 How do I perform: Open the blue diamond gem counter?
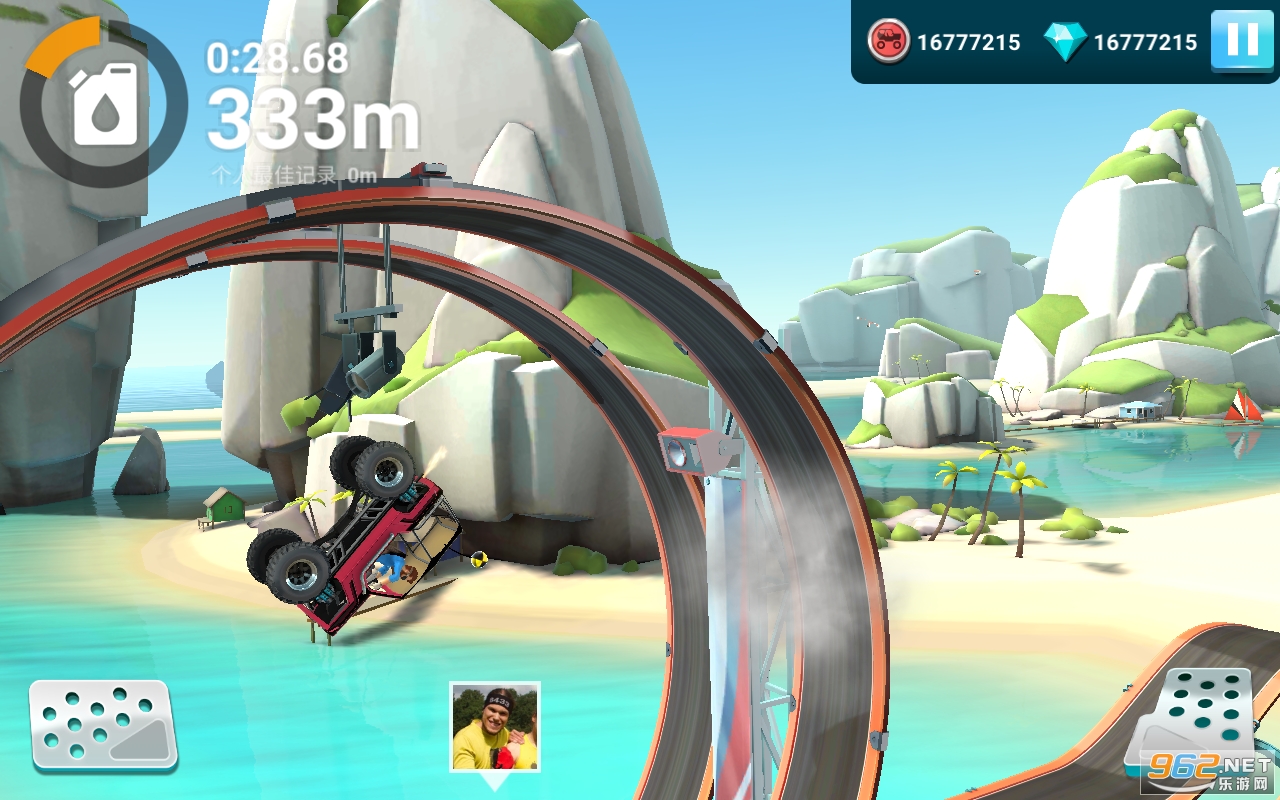click(1120, 42)
